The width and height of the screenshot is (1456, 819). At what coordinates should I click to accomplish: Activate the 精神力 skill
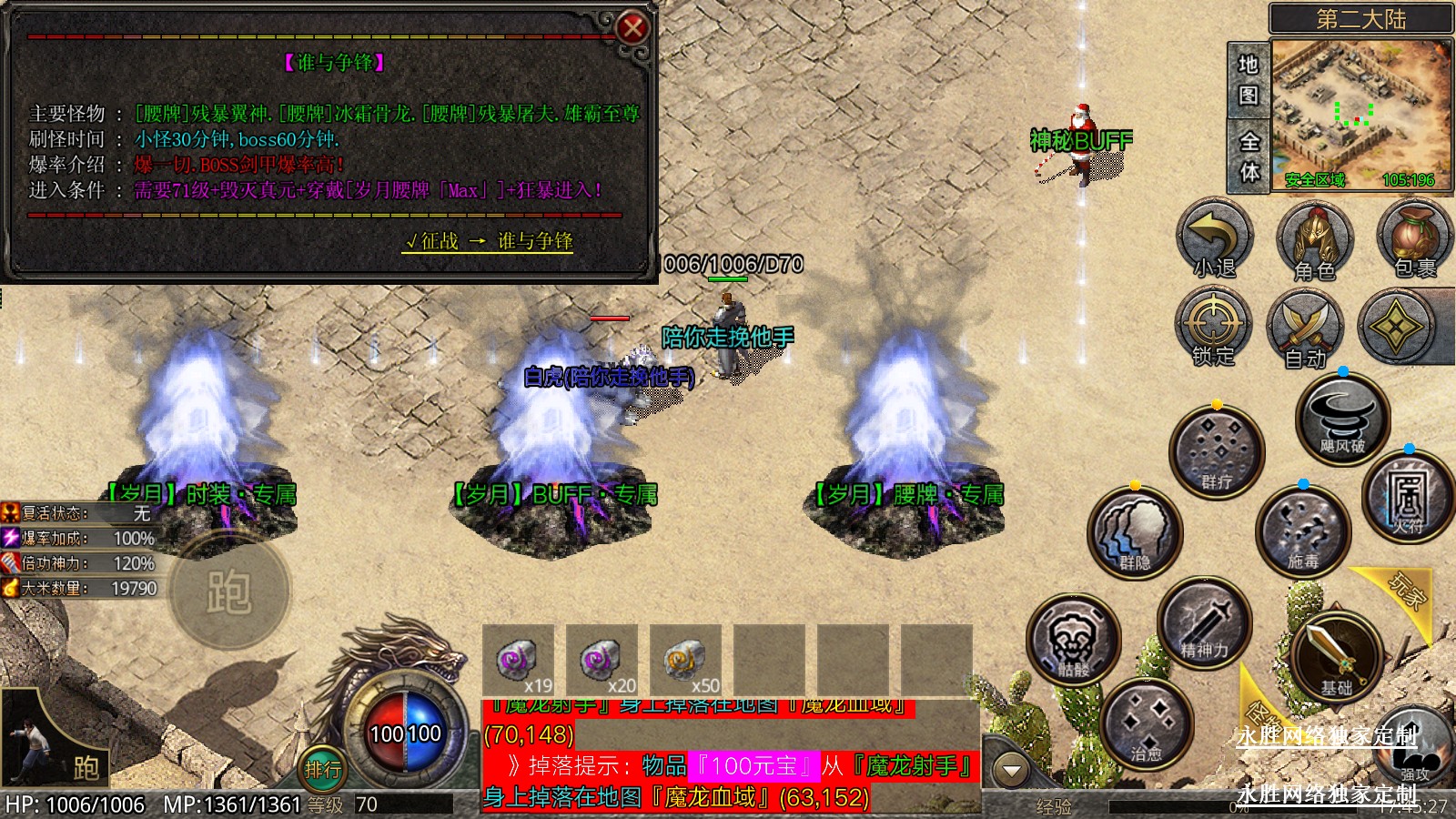(1205, 624)
